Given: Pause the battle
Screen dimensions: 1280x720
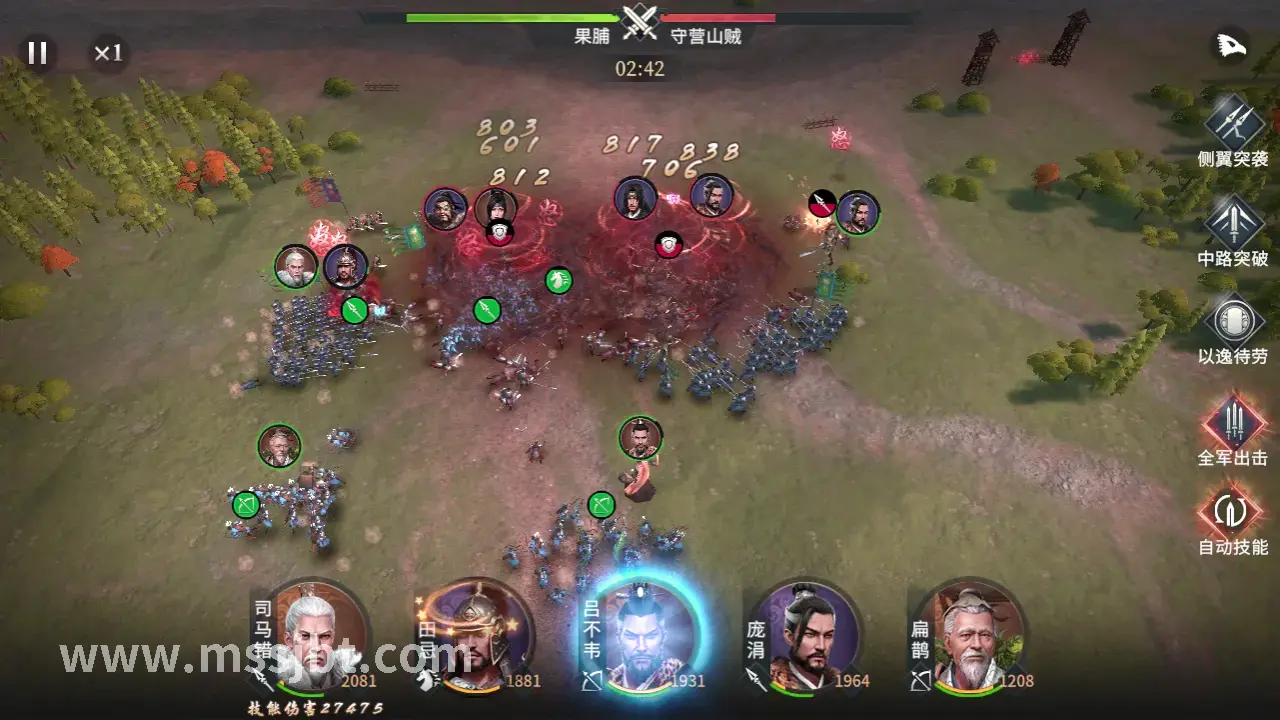Looking at the screenshot, I should 37,53.
